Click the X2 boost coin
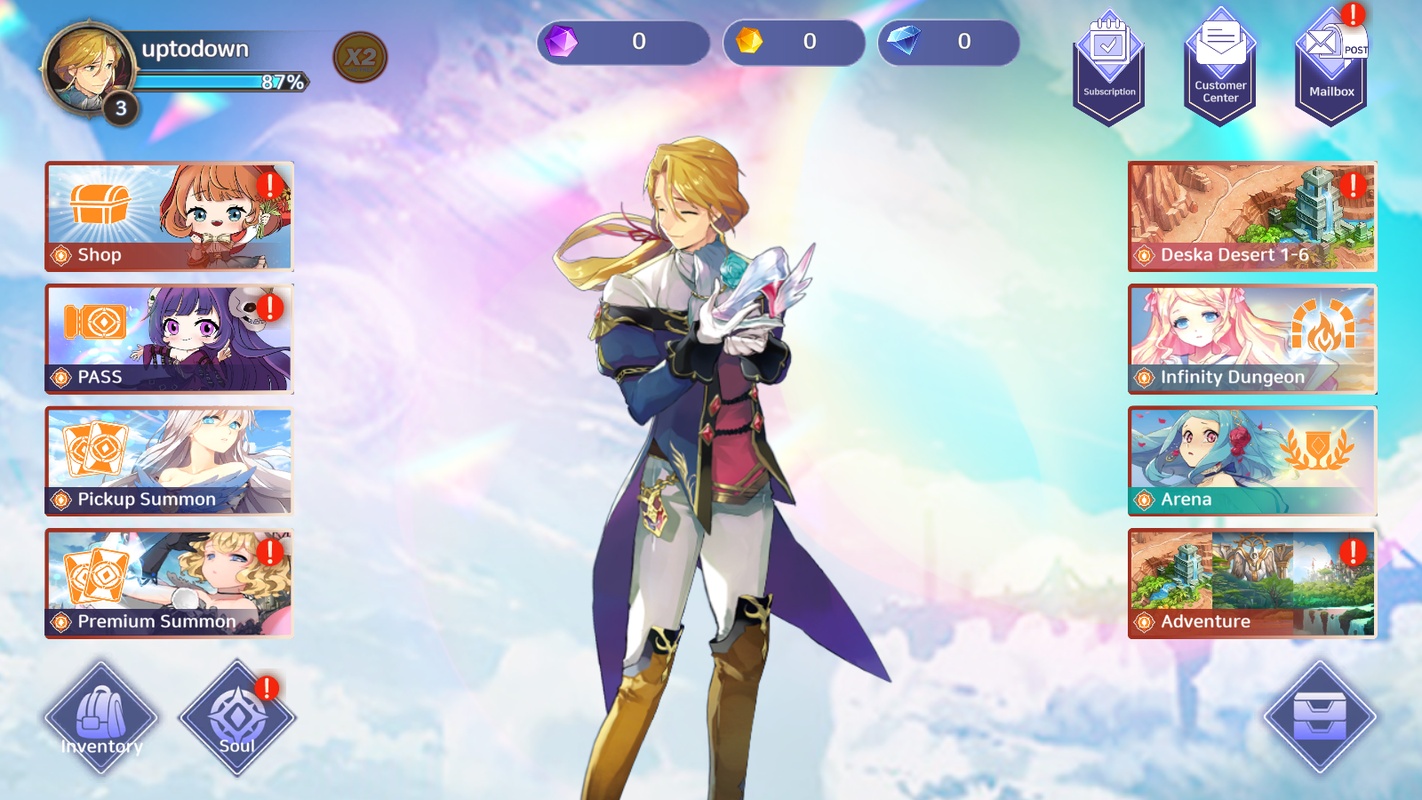This screenshot has height=800, width=1422. (360, 57)
